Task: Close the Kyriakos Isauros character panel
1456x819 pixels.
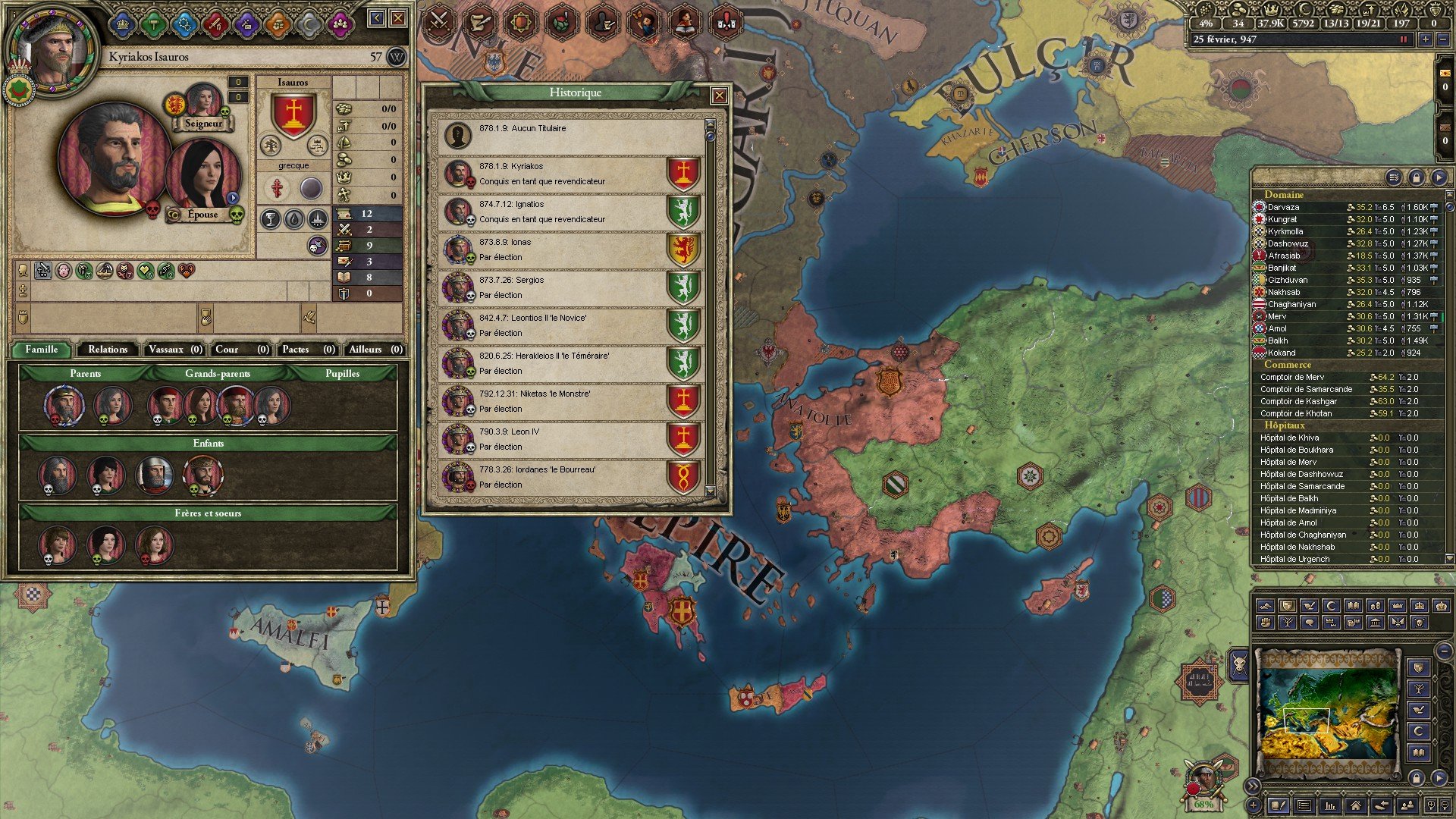Action: point(397,18)
